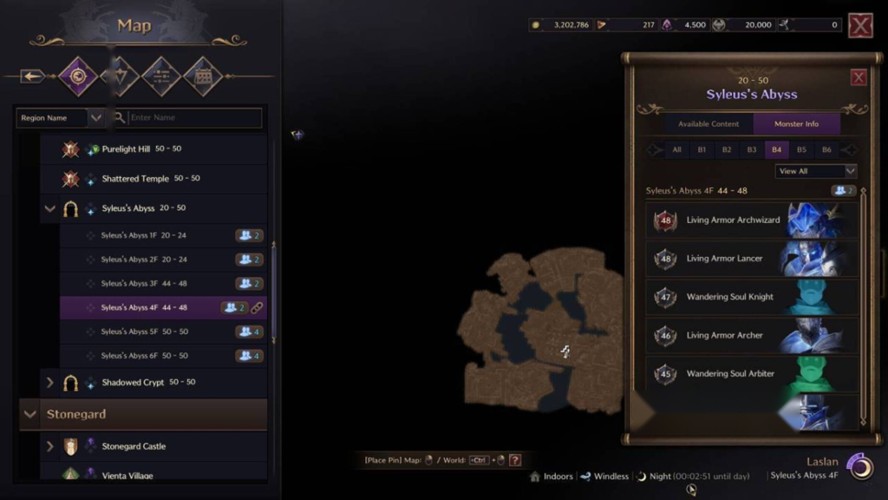Select Purelight Hill in region list
This screenshot has width=888, height=500.
click(126, 150)
